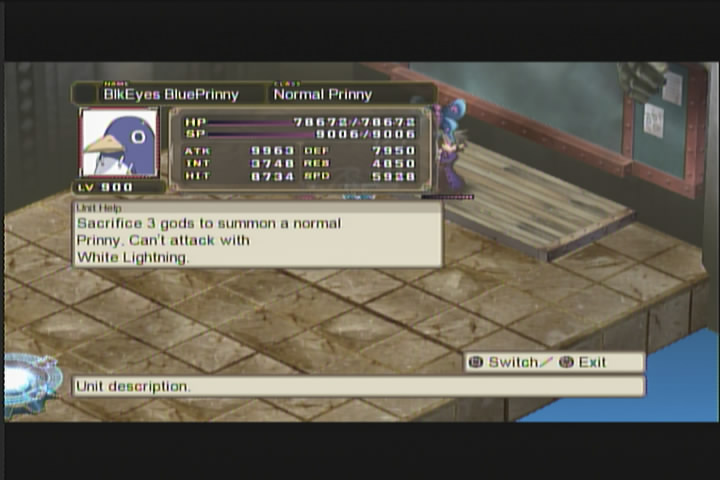This screenshot has width=720, height=480.
Task: Select the Normal Prinny class panel
Action: (350, 94)
